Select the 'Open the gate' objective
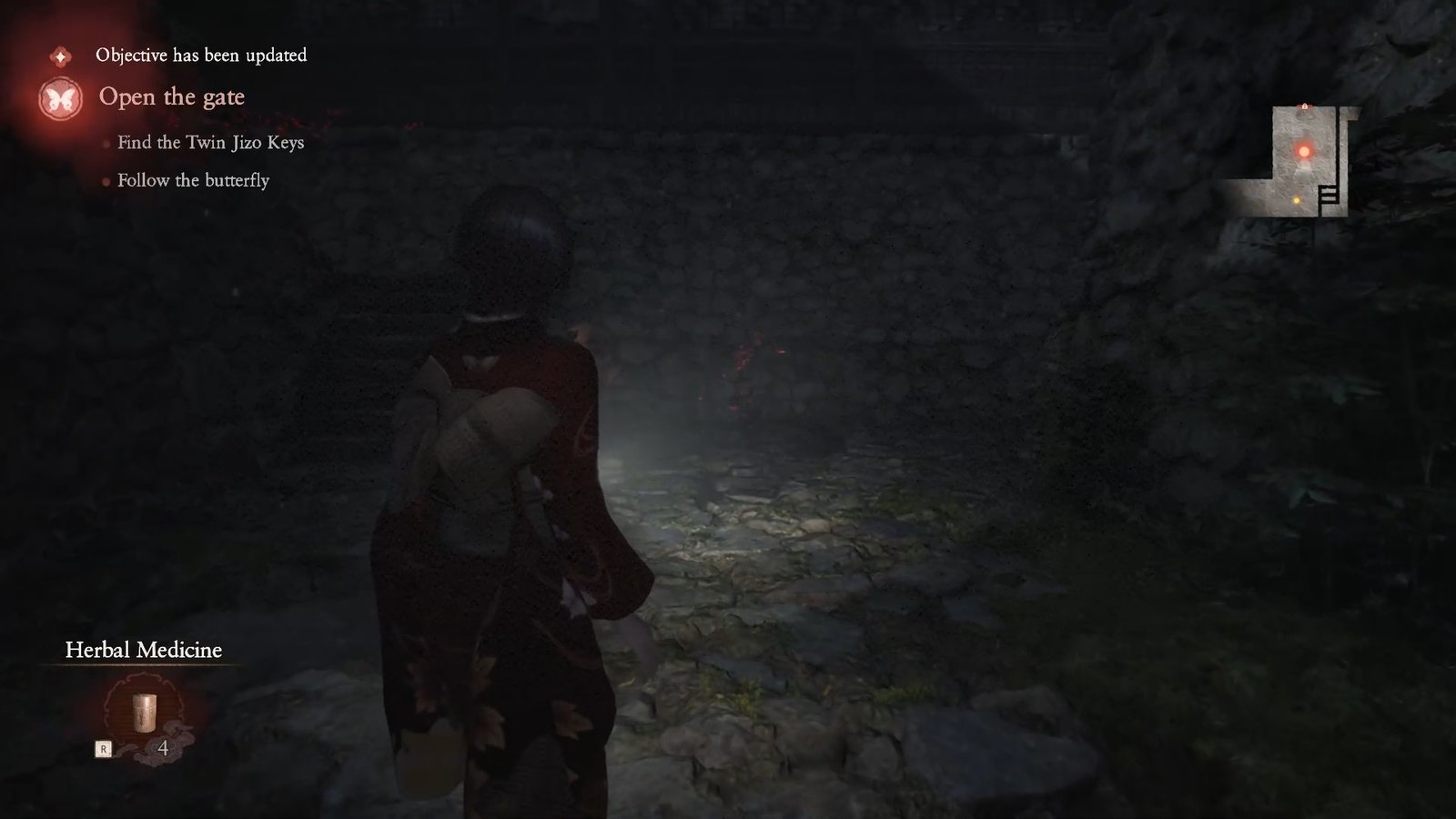This screenshot has height=819, width=1456. [x=173, y=97]
